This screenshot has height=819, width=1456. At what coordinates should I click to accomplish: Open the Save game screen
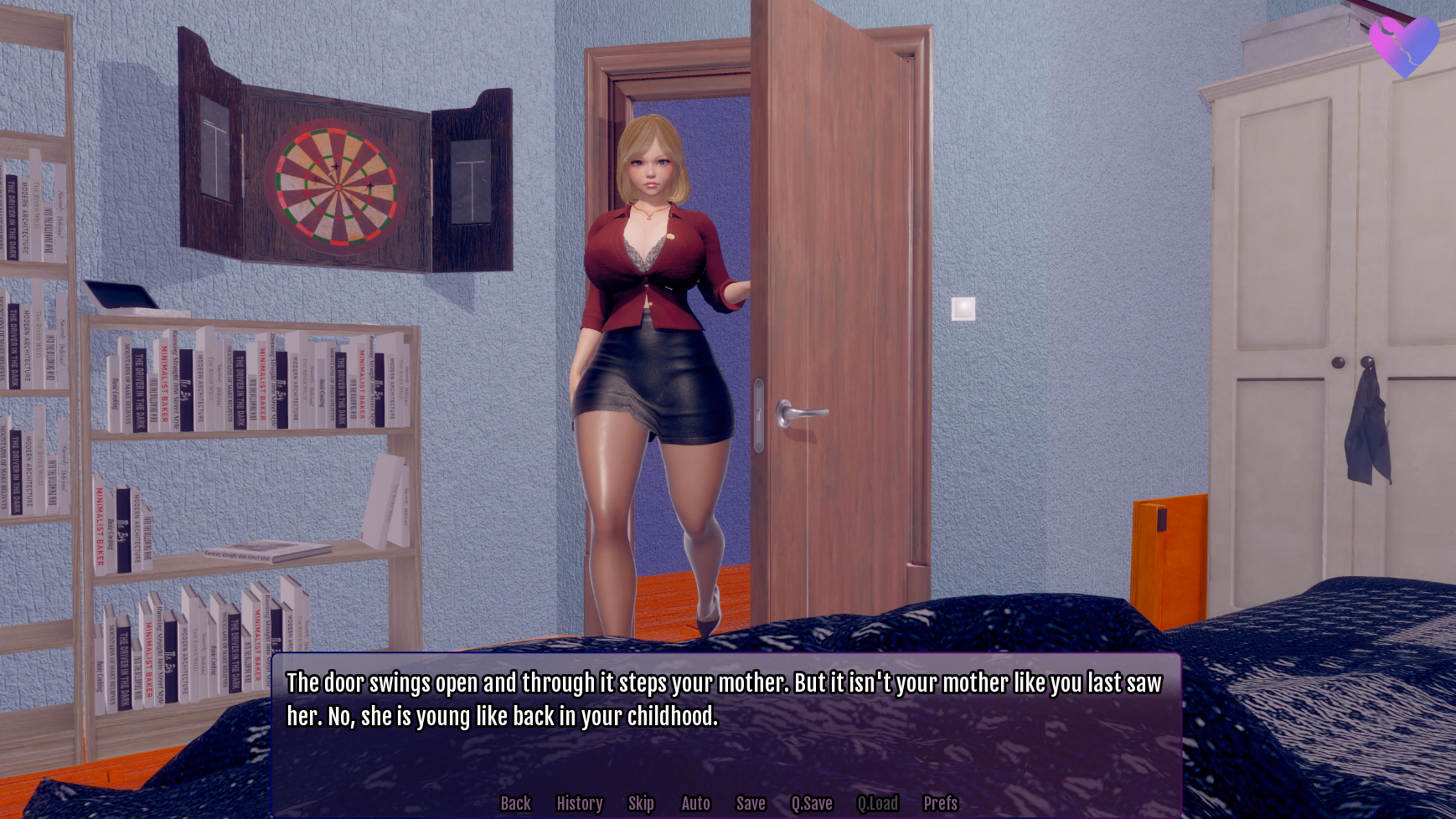pos(751,803)
